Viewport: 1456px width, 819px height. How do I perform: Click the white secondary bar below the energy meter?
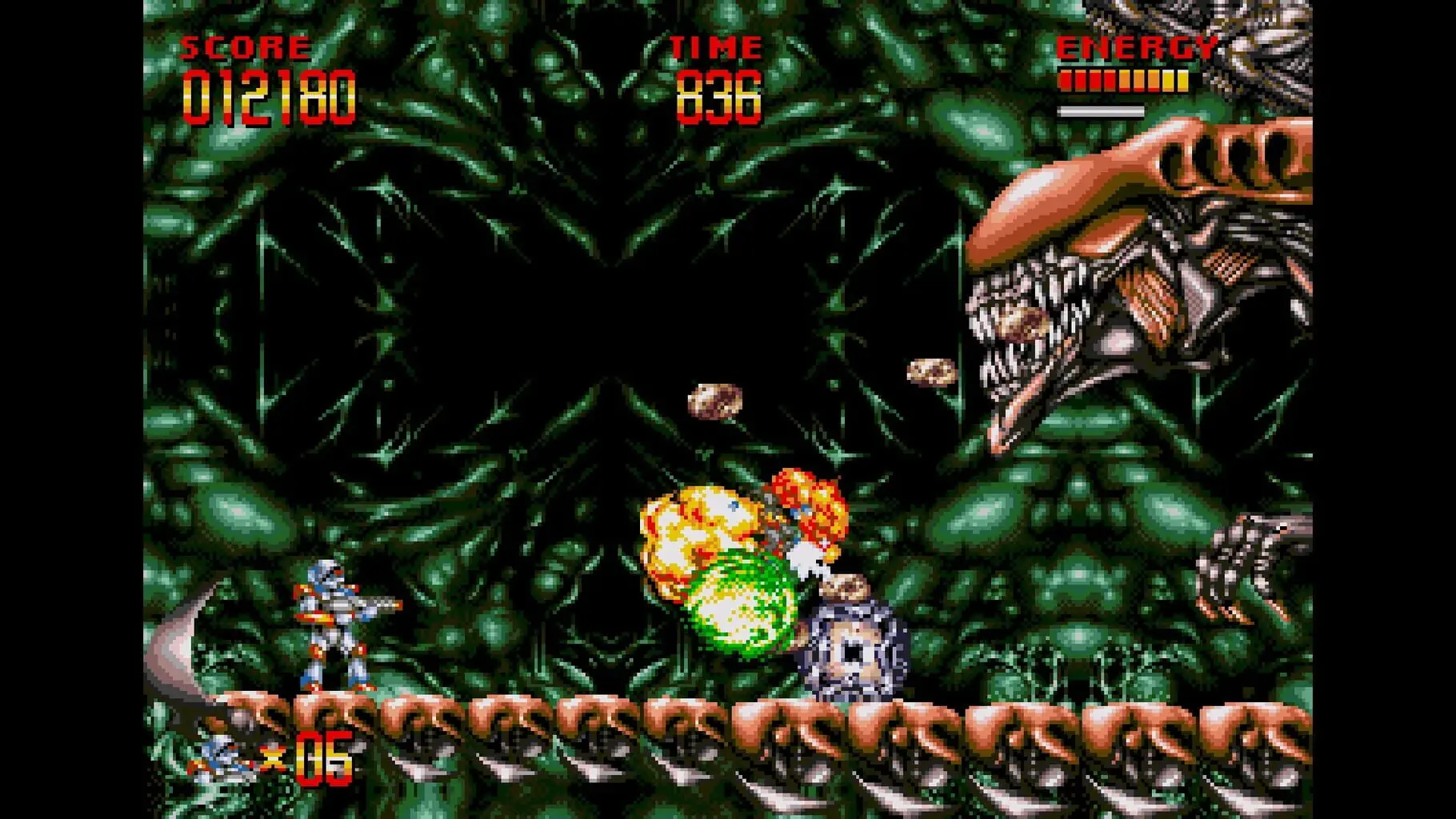[x=1100, y=112]
